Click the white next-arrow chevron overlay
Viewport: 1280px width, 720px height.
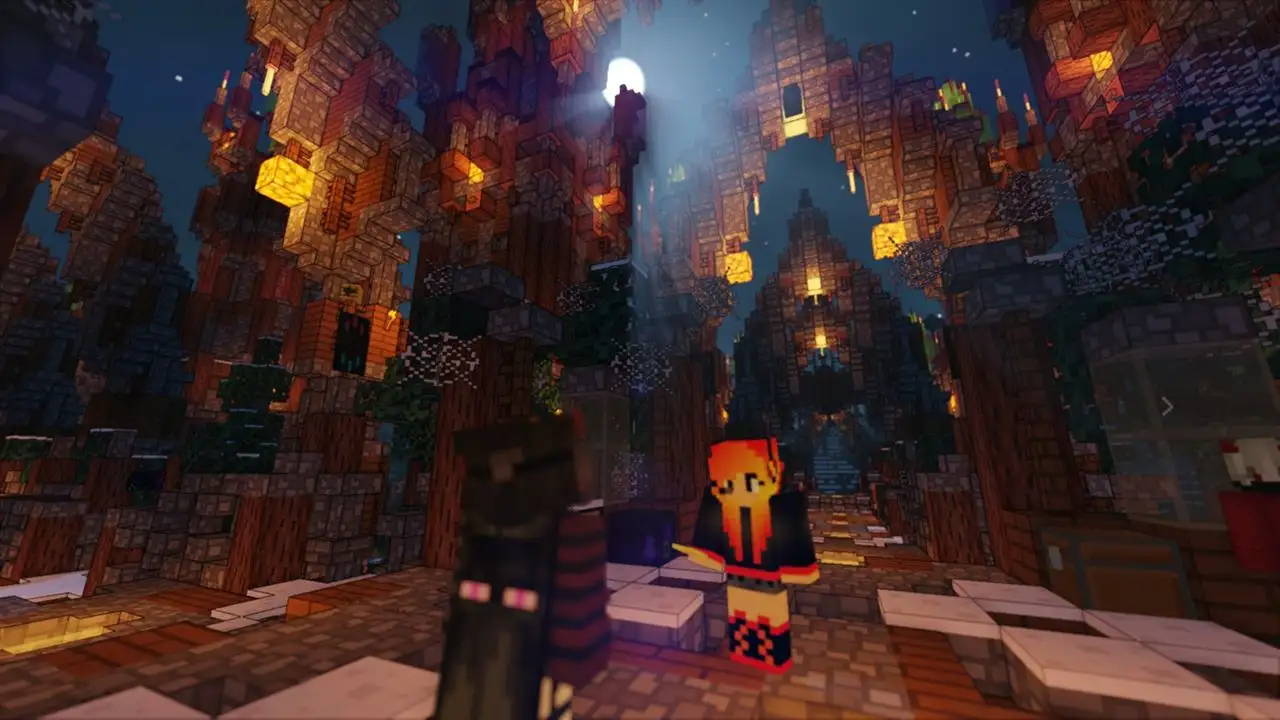pos(1166,406)
